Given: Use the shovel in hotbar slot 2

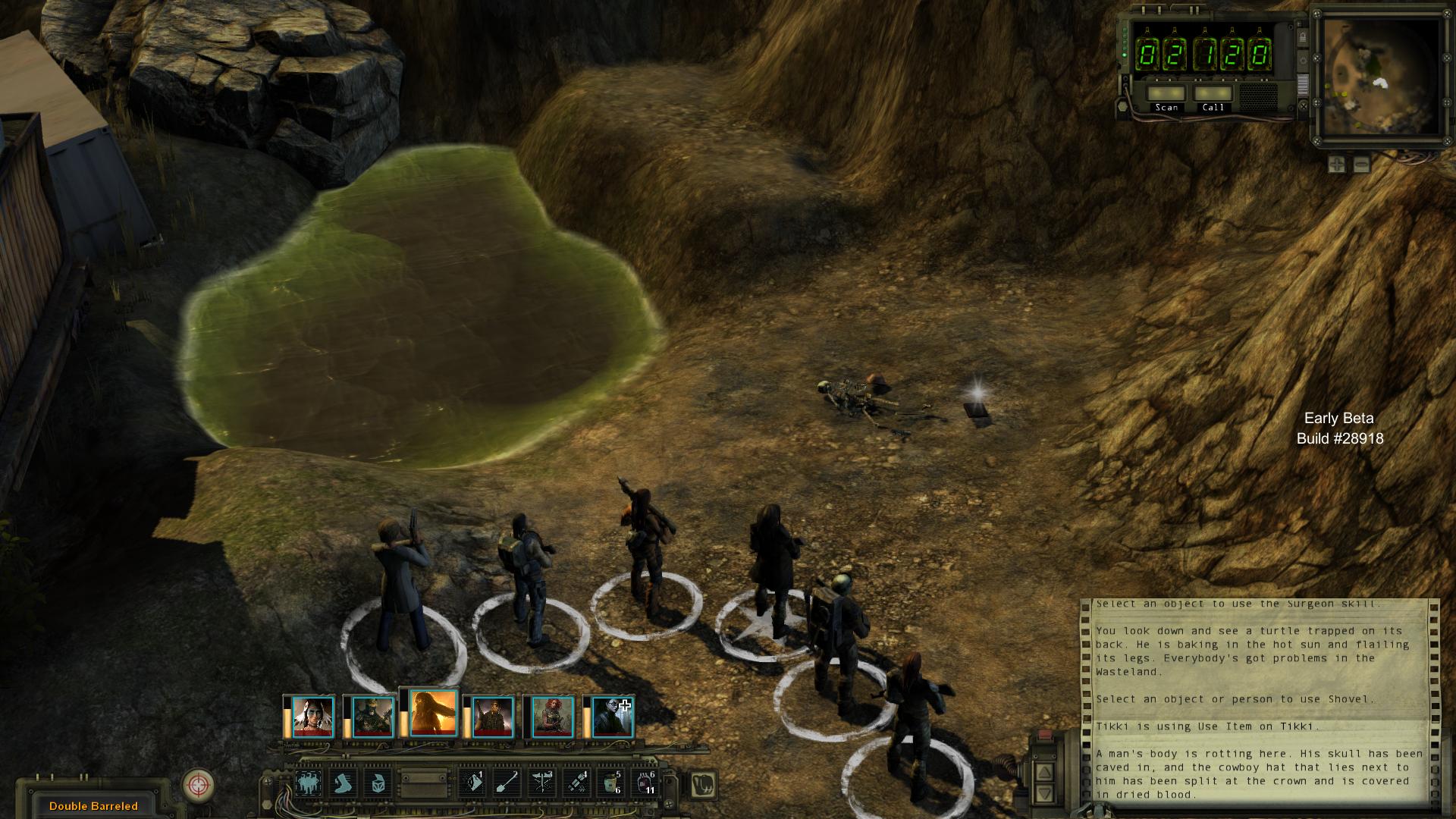Looking at the screenshot, I should 507,783.
